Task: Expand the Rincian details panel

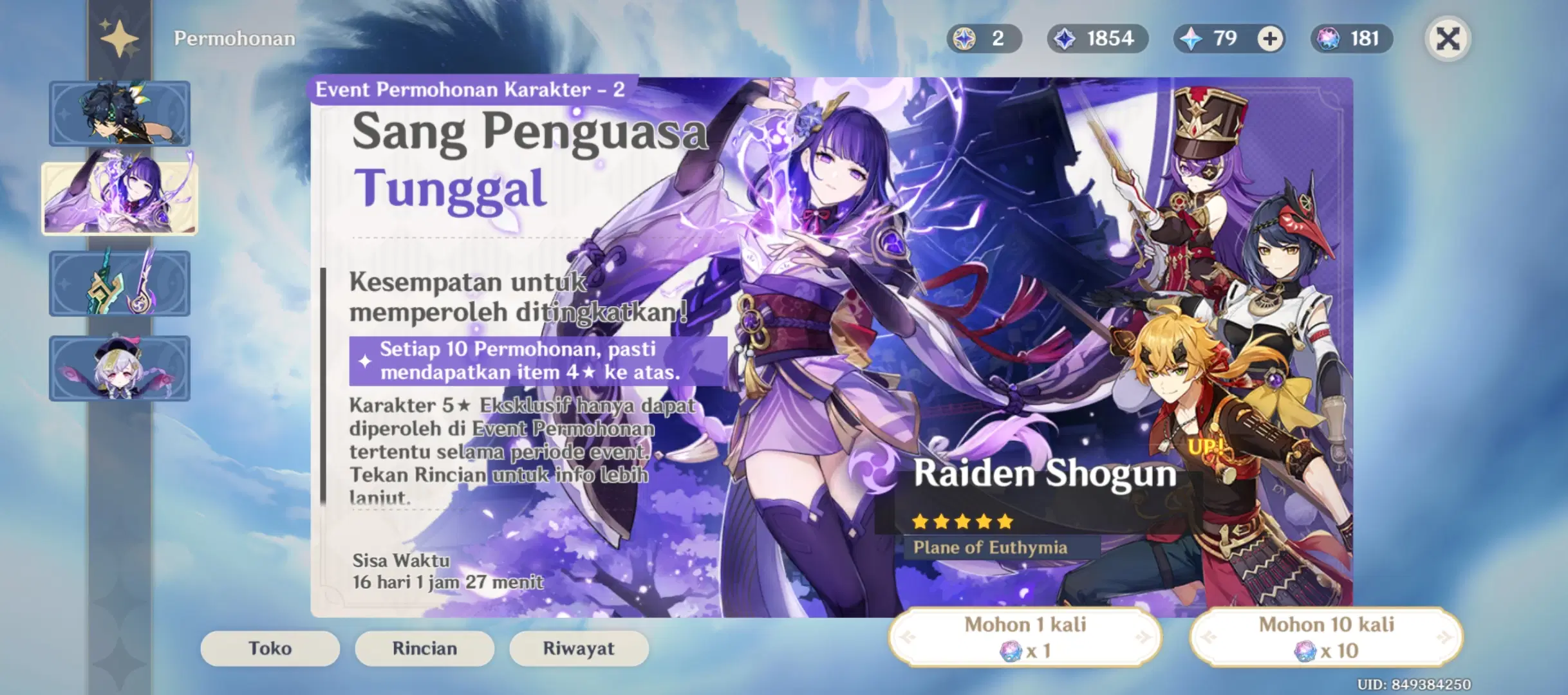Action: (x=424, y=649)
